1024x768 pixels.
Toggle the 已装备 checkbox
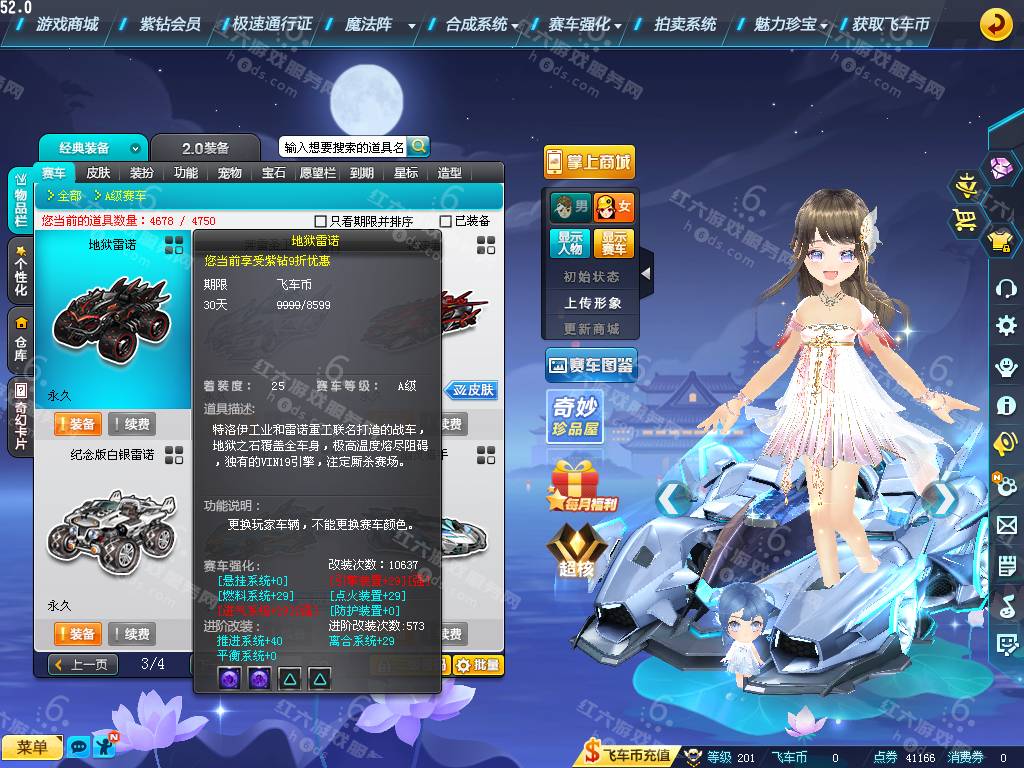pos(446,221)
